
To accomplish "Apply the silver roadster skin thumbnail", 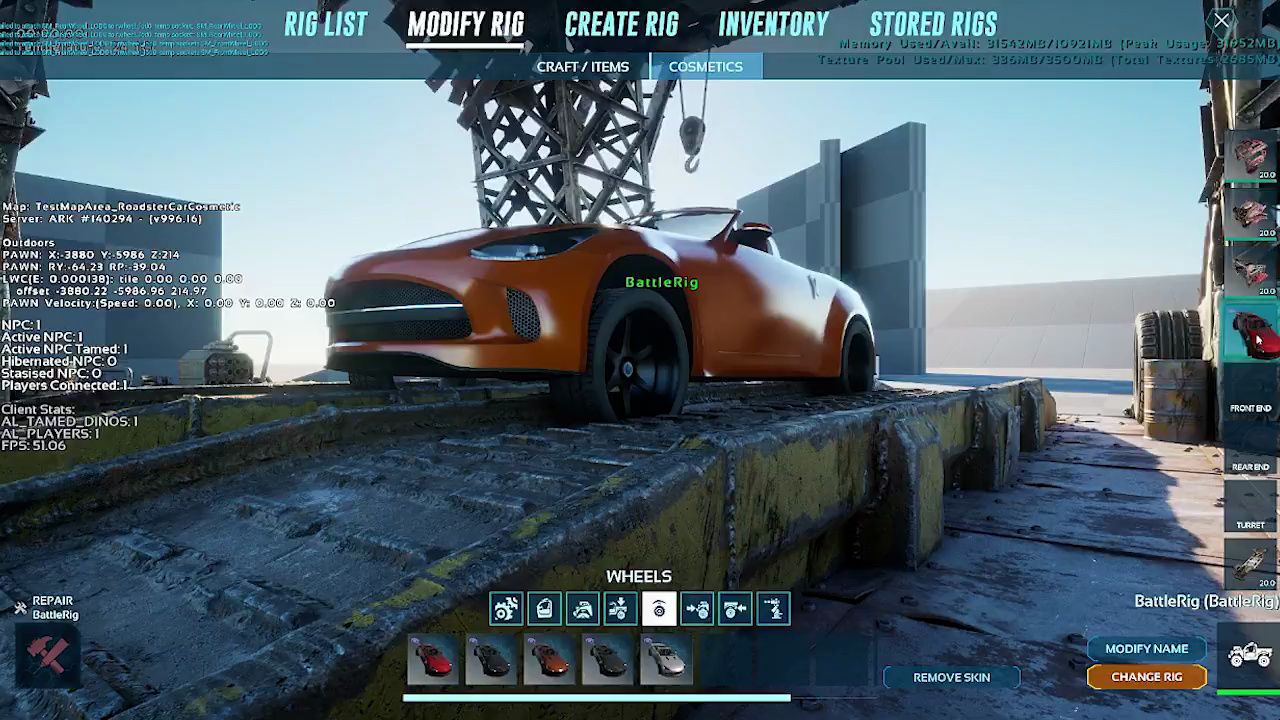I will [666, 660].
